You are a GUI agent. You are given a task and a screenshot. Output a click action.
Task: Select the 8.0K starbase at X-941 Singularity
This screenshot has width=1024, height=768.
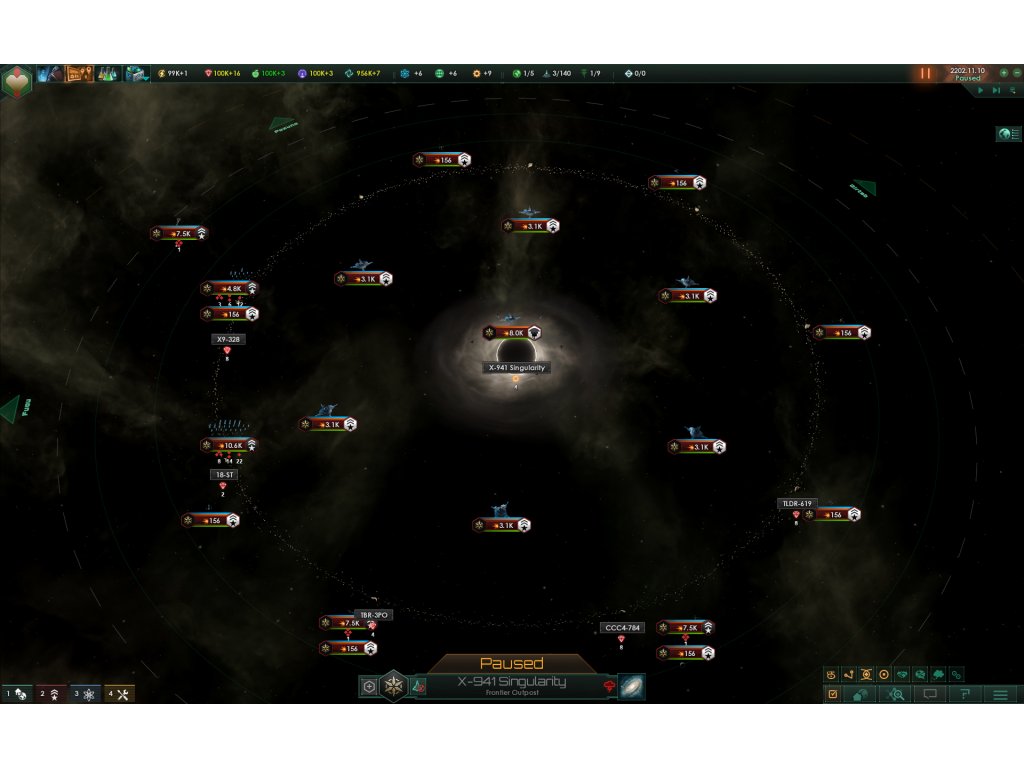[512, 333]
